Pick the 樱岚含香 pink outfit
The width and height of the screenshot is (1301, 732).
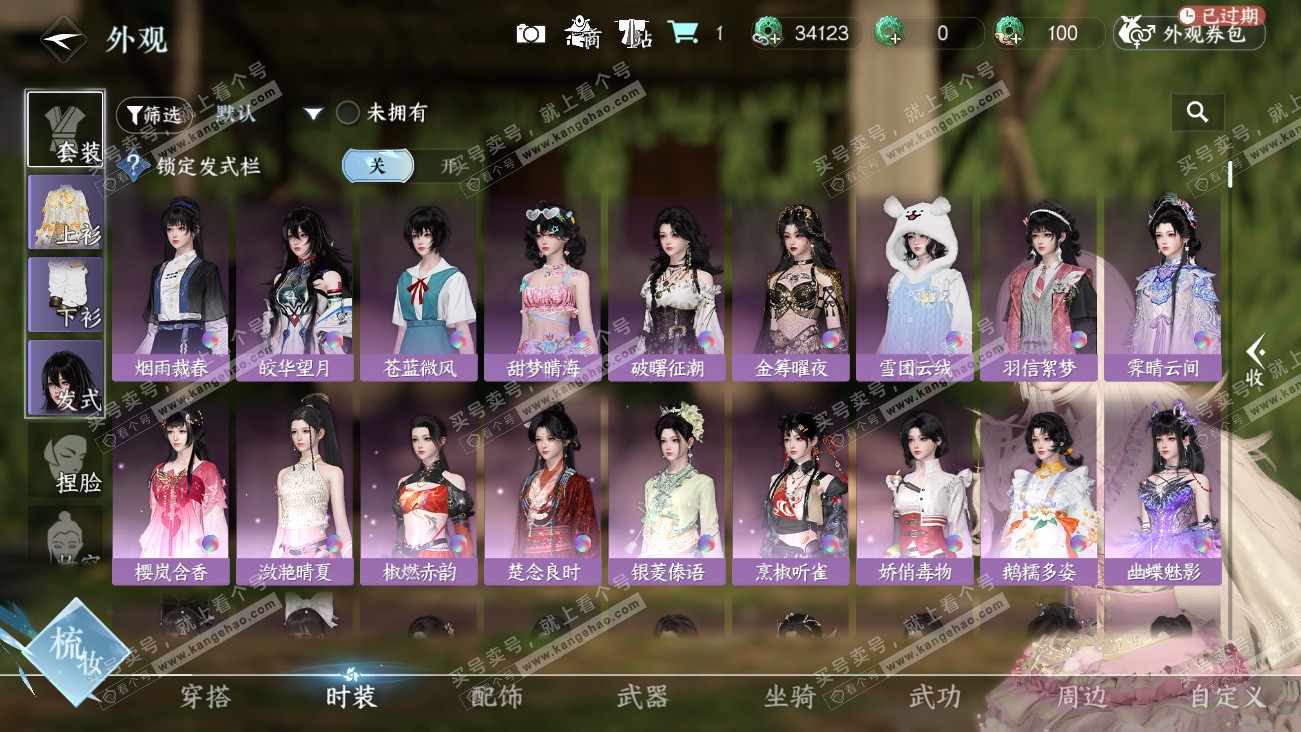tap(171, 492)
